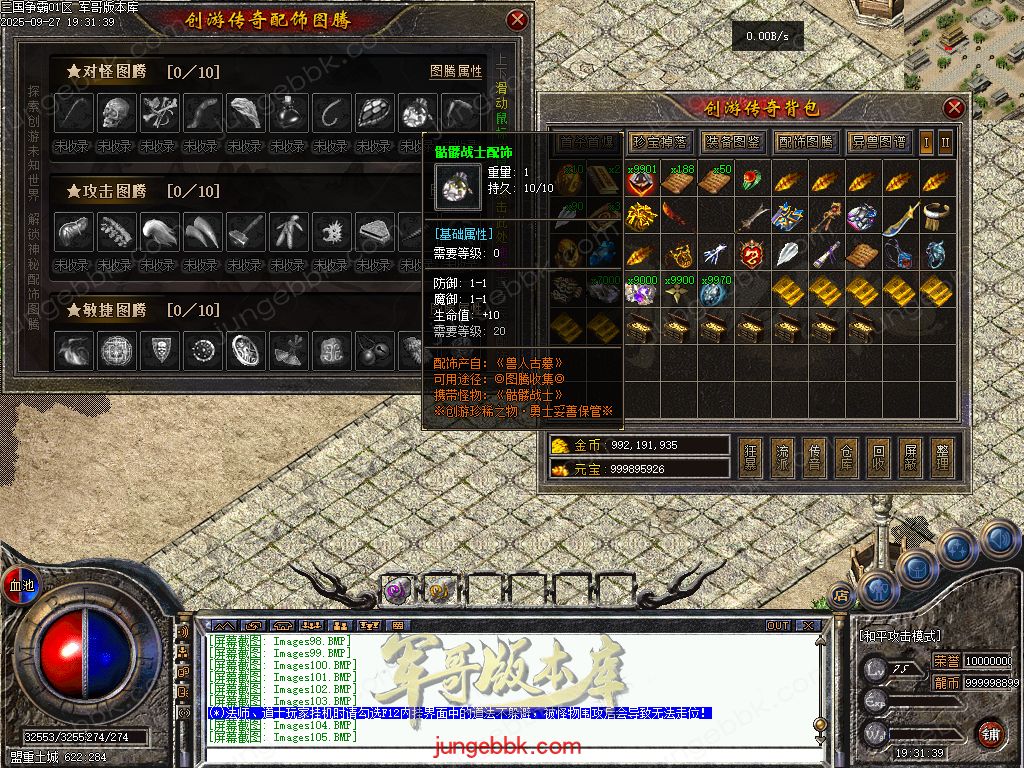This screenshot has height=768, width=1024.
Task: Select the item stack showing x9901
Action: click(x=642, y=180)
